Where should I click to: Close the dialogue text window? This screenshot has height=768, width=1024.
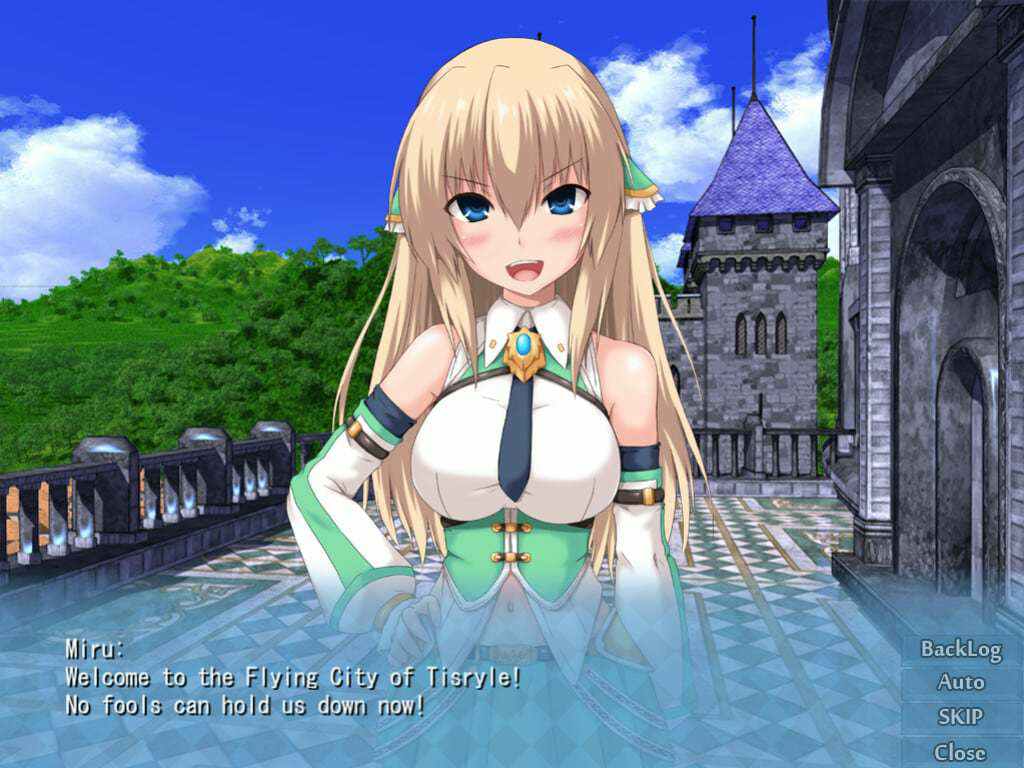click(x=960, y=752)
